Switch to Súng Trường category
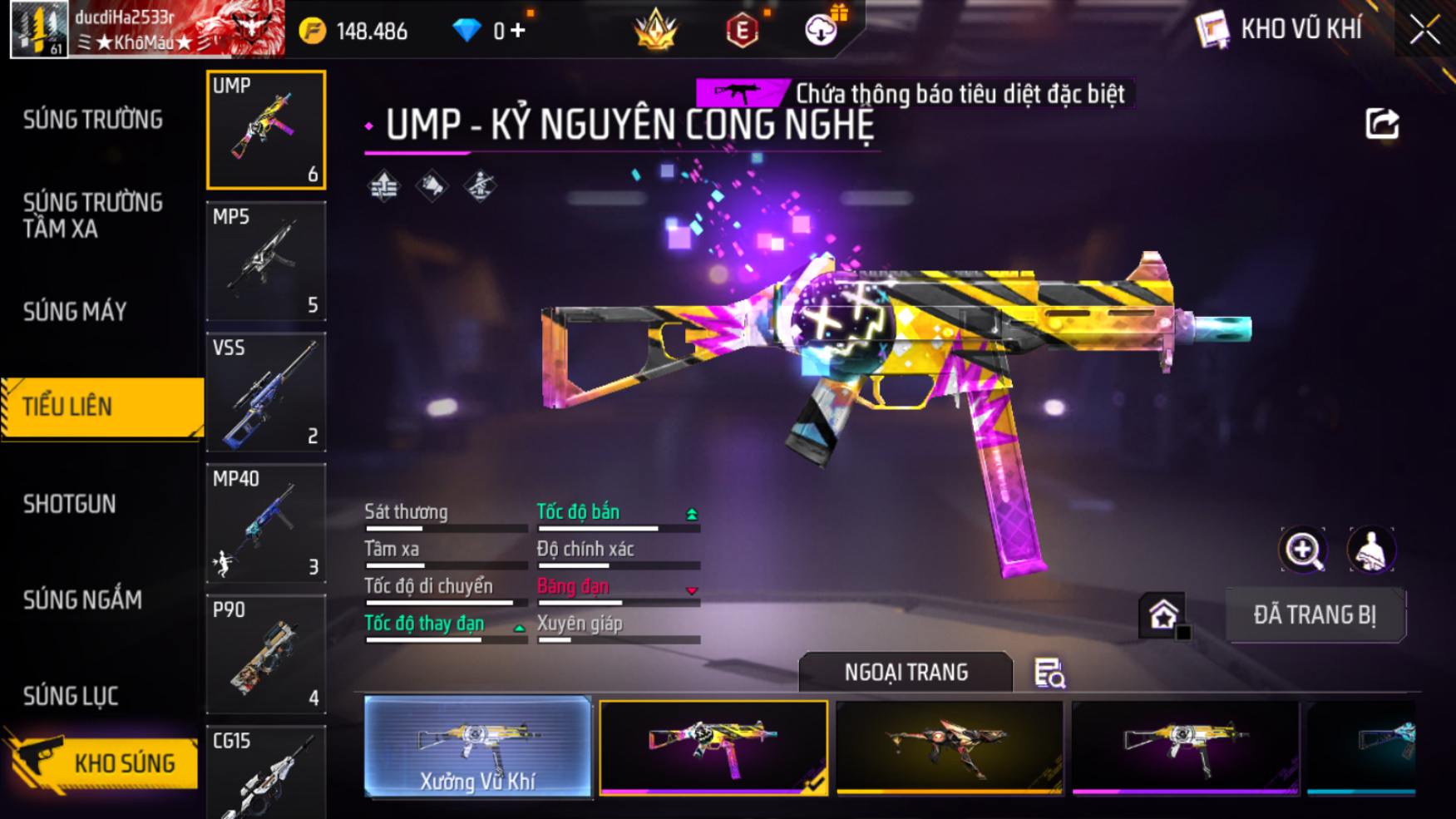This screenshot has height=819, width=1456. click(x=93, y=120)
